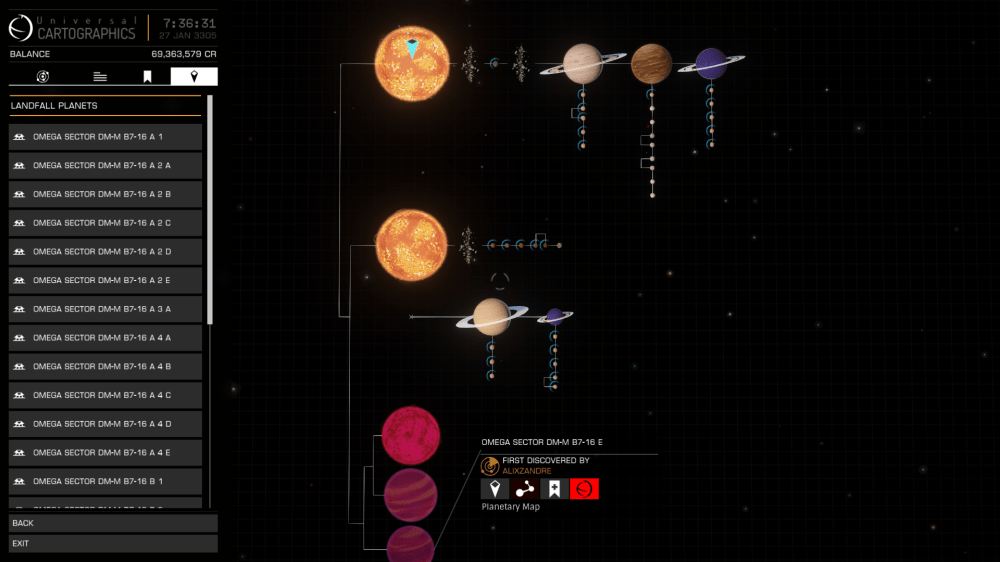Screen dimensions: 1000x562
Task: Choose the list row ending in A 4 C
Action: tap(105, 395)
